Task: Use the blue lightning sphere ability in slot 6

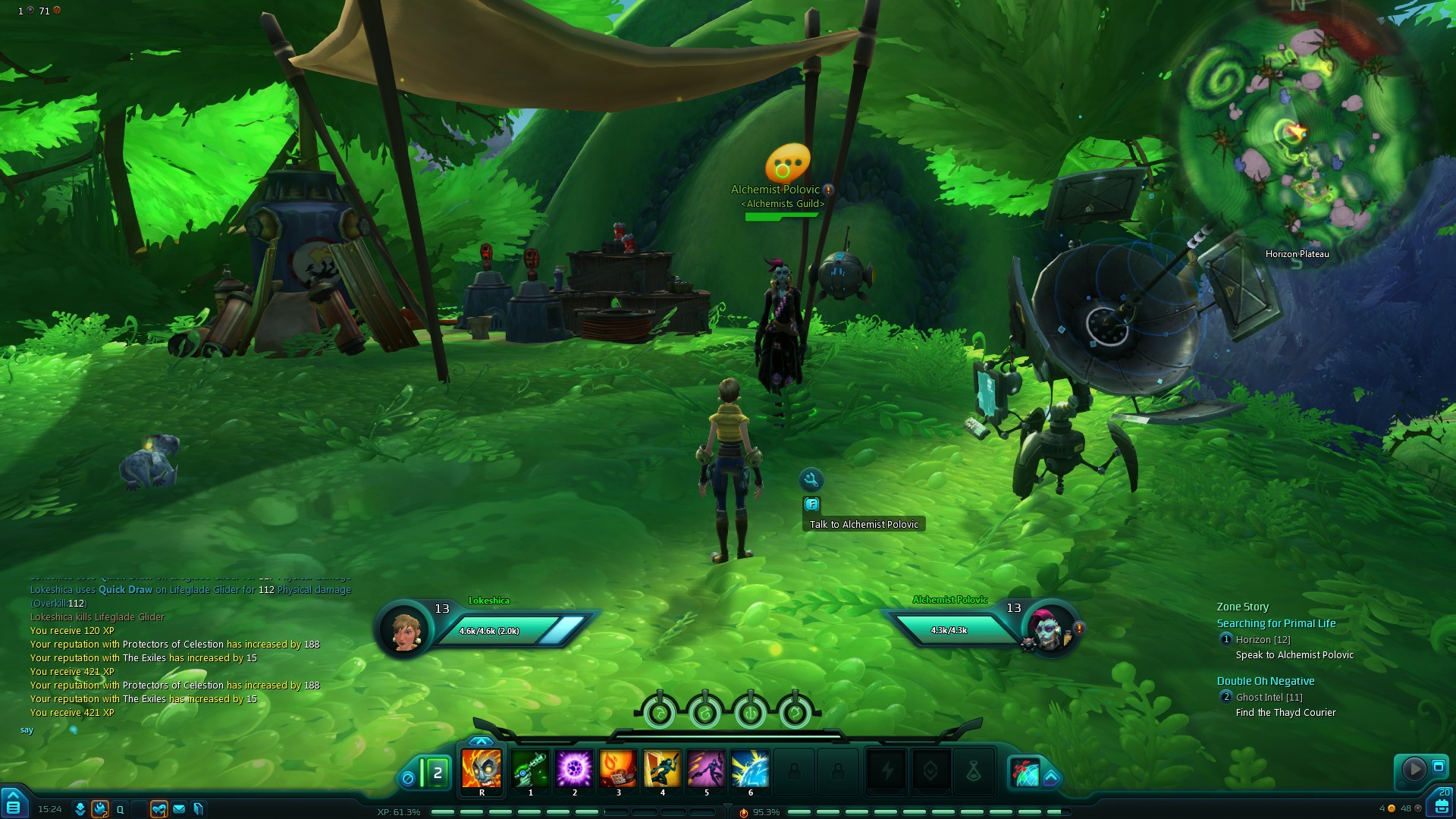Action: 750,769
